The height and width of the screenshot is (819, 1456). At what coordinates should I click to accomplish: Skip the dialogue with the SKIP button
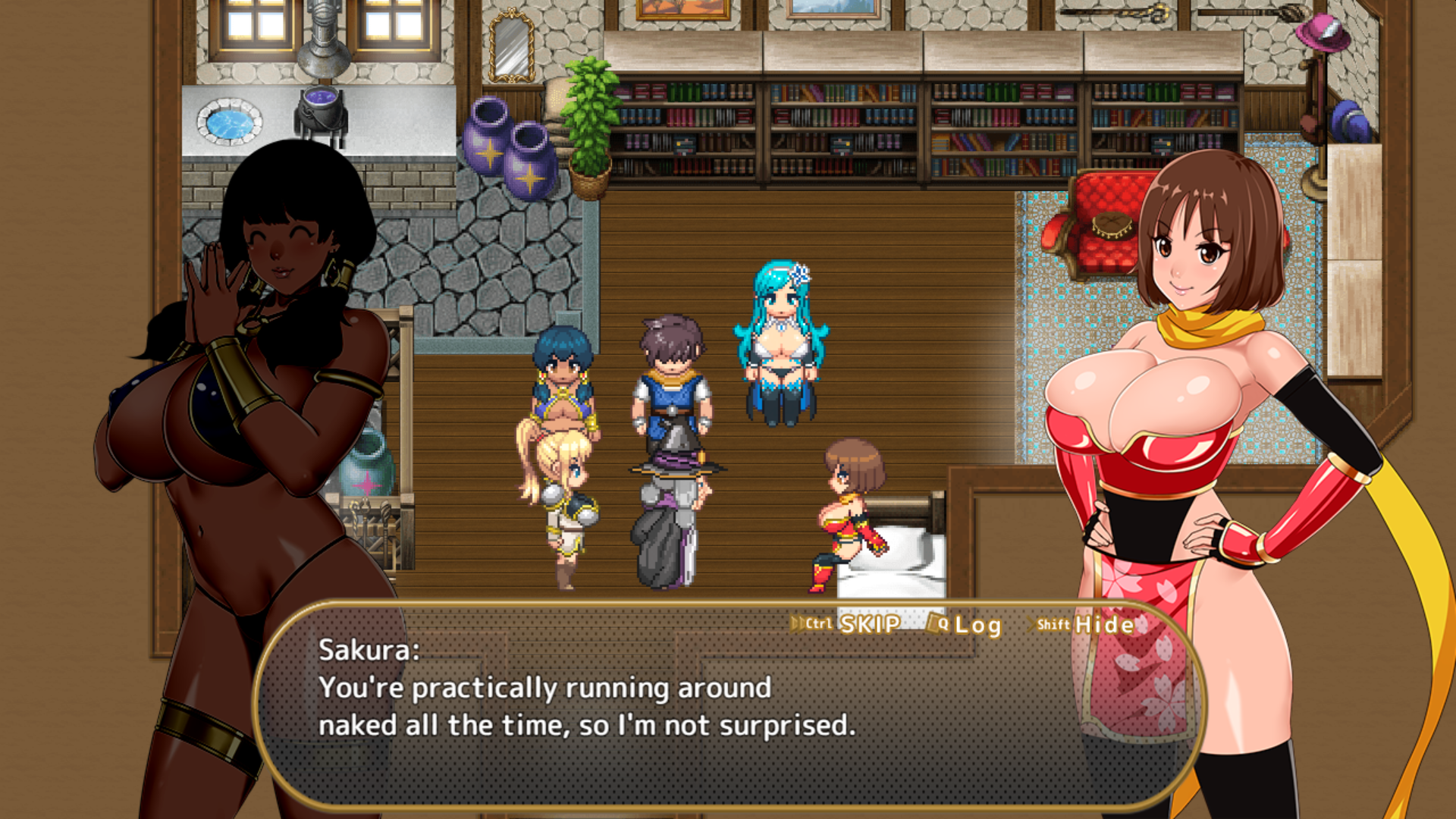(869, 624)
